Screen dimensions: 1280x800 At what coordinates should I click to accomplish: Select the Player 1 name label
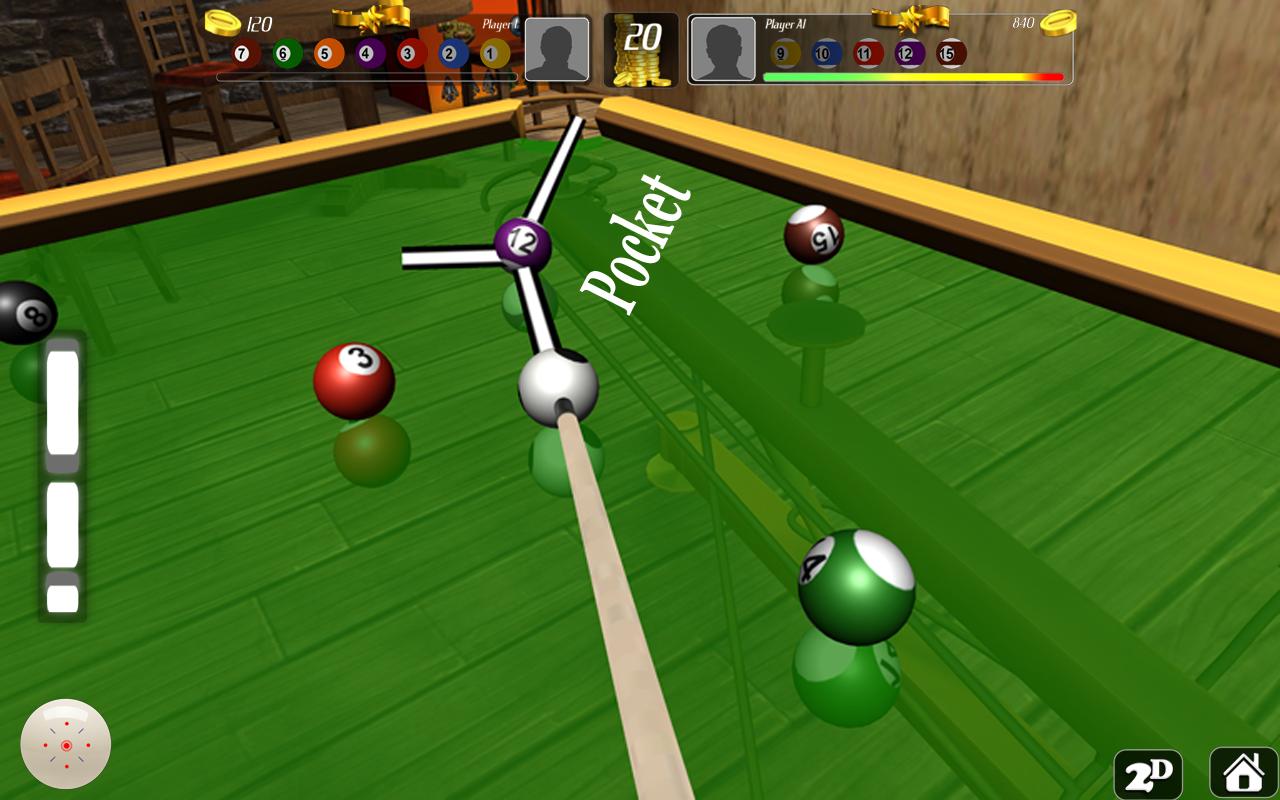tap(501, 24)
